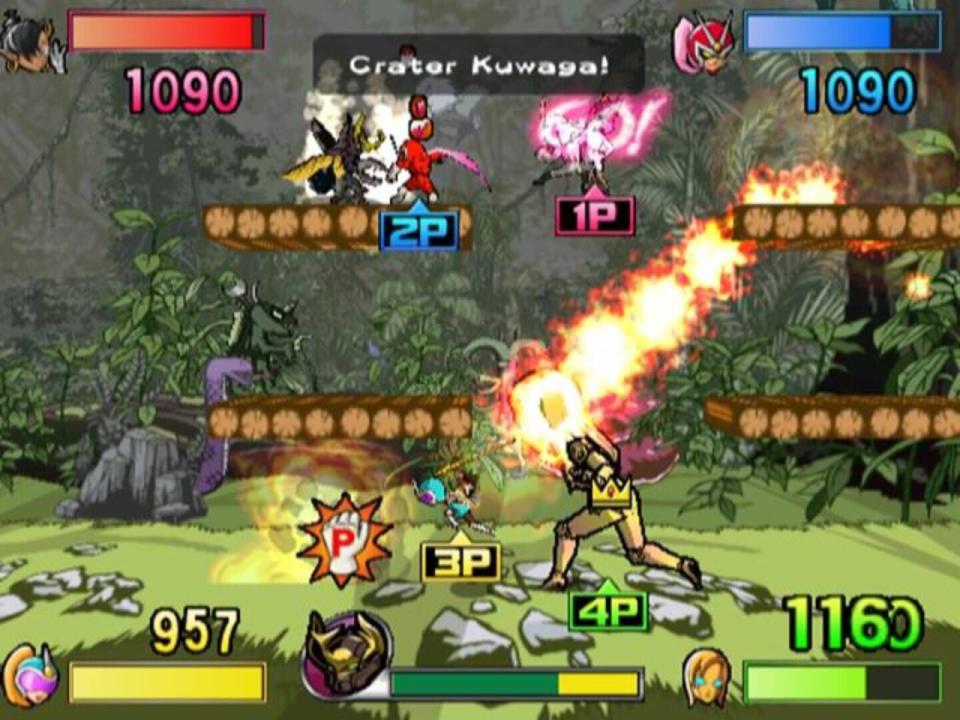
Task: Choose the yellow 3P player marker
Action: click(x=459, y=560)
